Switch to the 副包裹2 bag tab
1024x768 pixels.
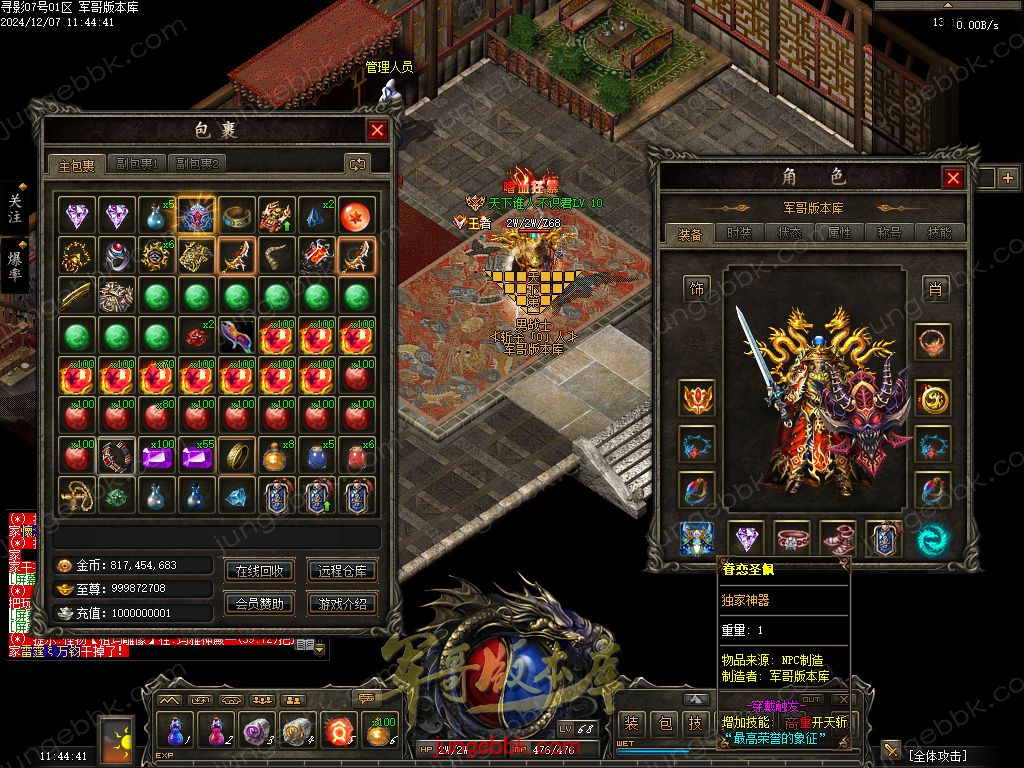tap(197, 164)
